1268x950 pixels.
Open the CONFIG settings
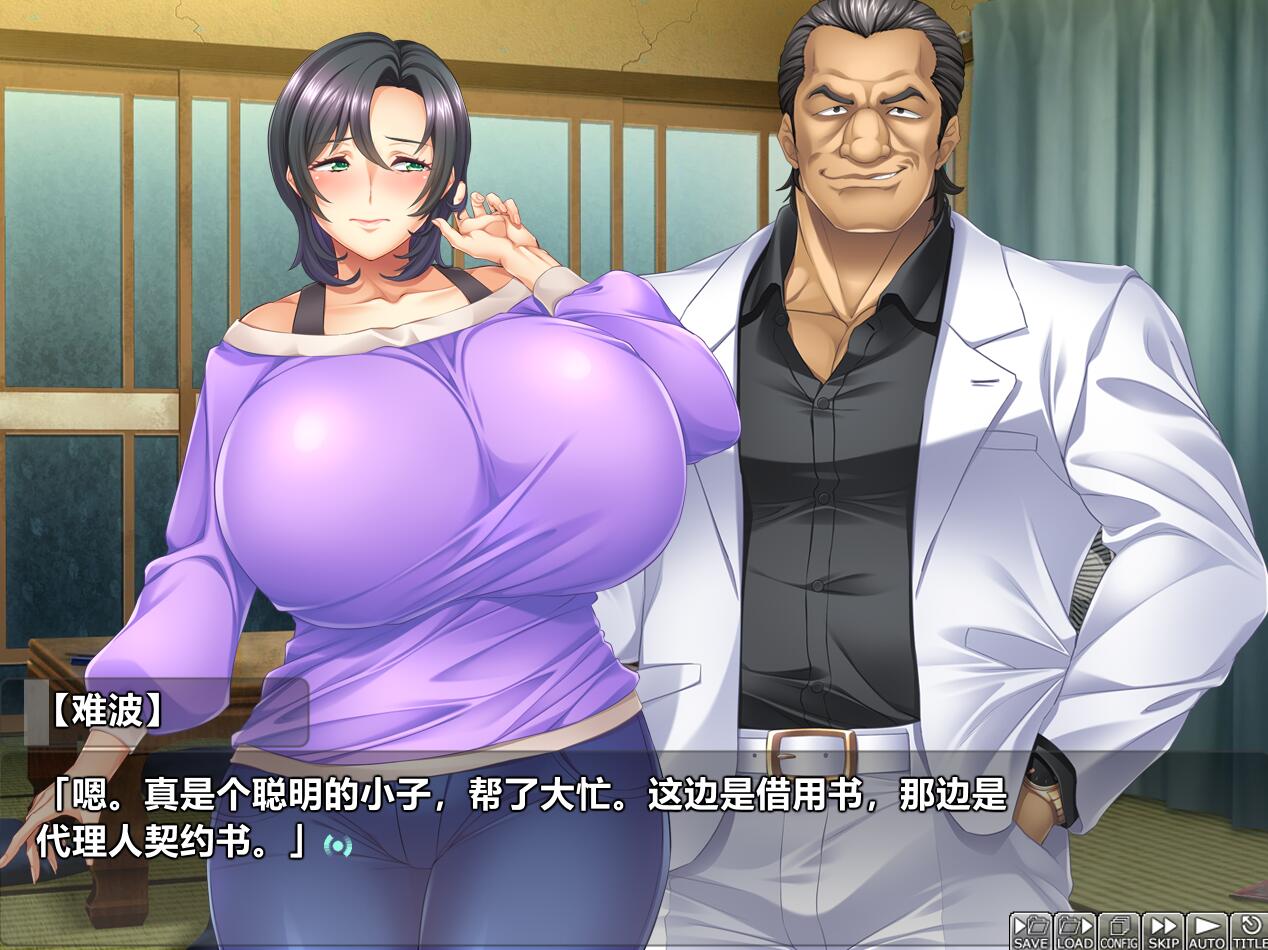(x=1118, y=931)
